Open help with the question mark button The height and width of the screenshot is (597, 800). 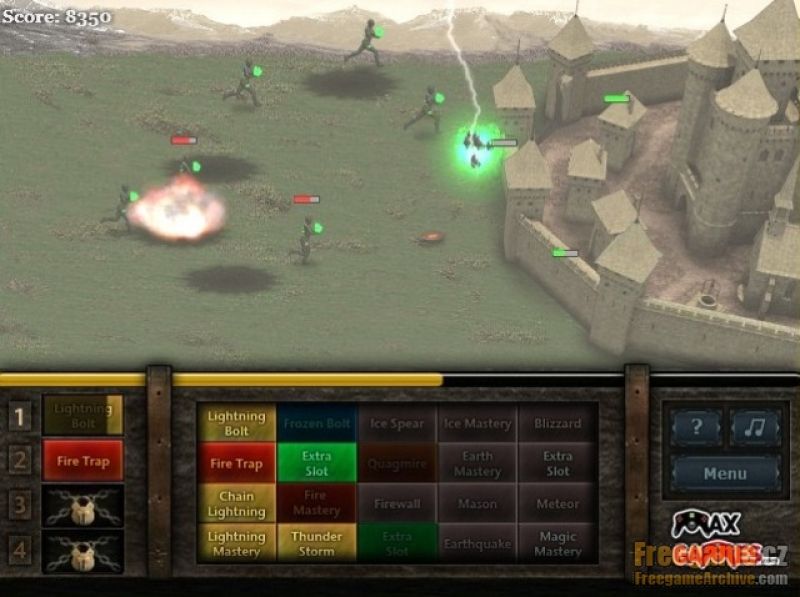pyautogui.click(x=696, y=428)
